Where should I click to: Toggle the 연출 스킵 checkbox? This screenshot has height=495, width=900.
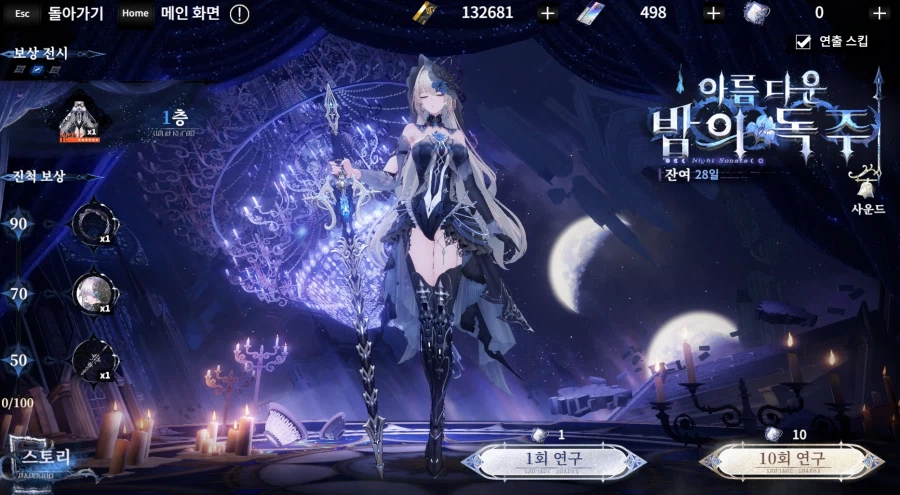click(803, 41)
